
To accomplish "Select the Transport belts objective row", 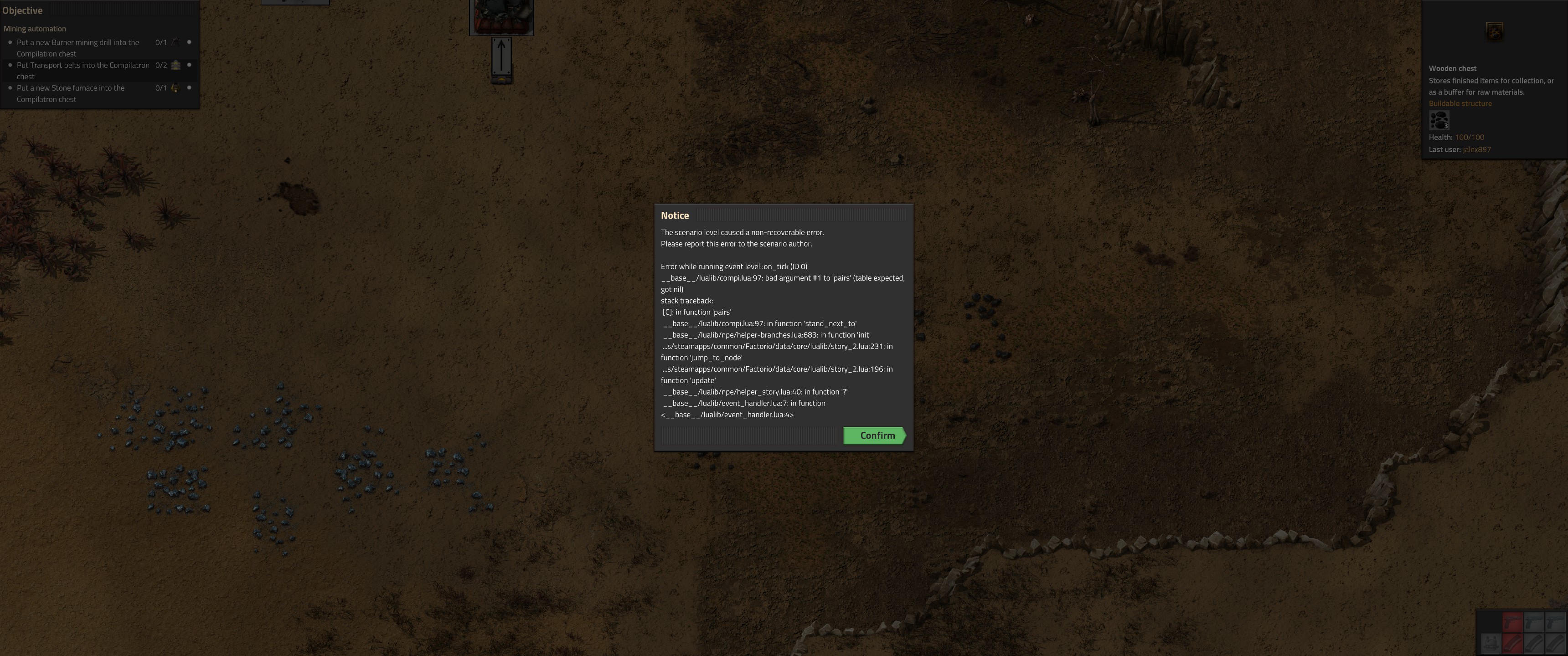I will coord(83,71).
